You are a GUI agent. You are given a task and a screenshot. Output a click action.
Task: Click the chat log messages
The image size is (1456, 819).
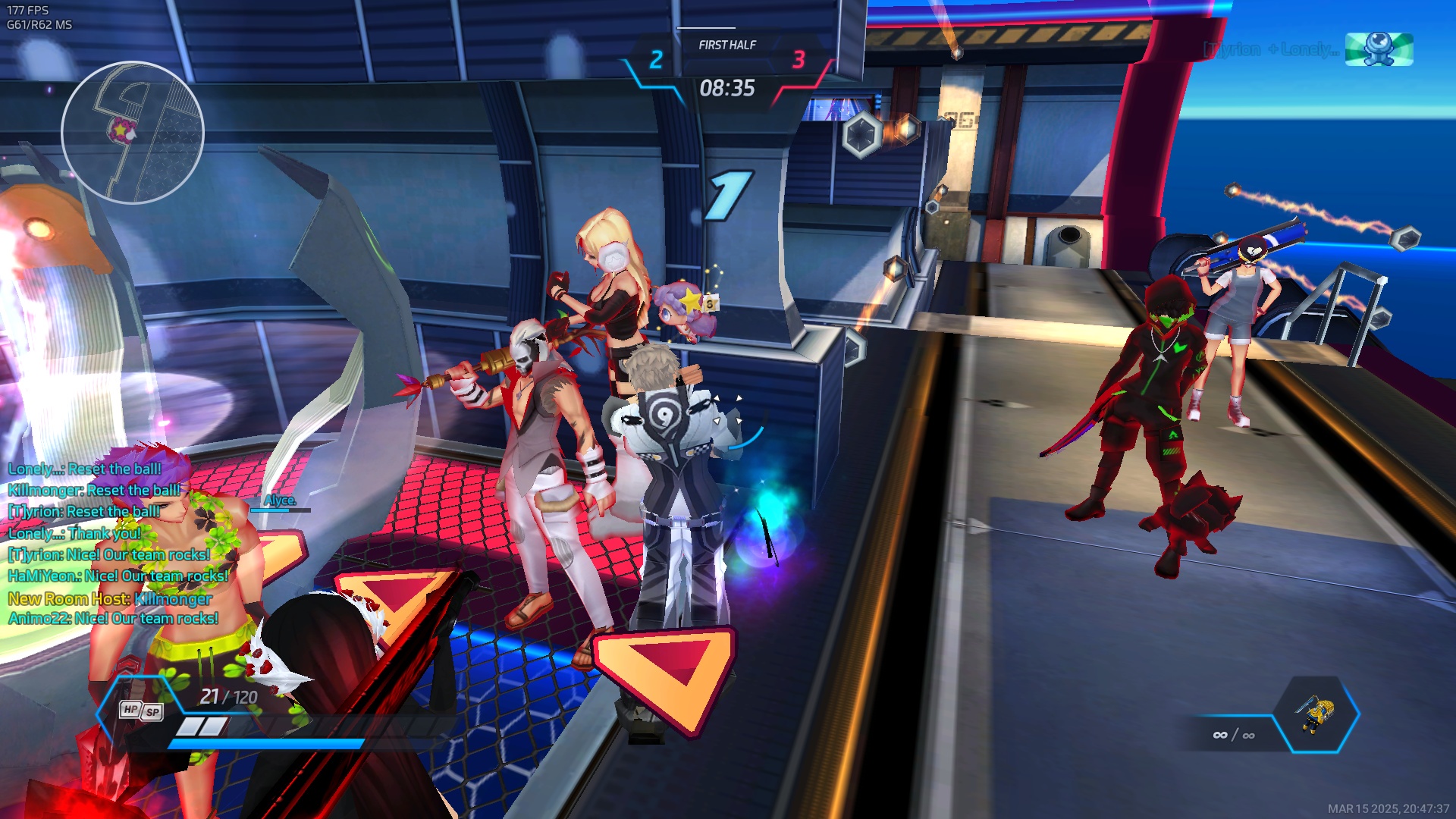coord(118,543)
